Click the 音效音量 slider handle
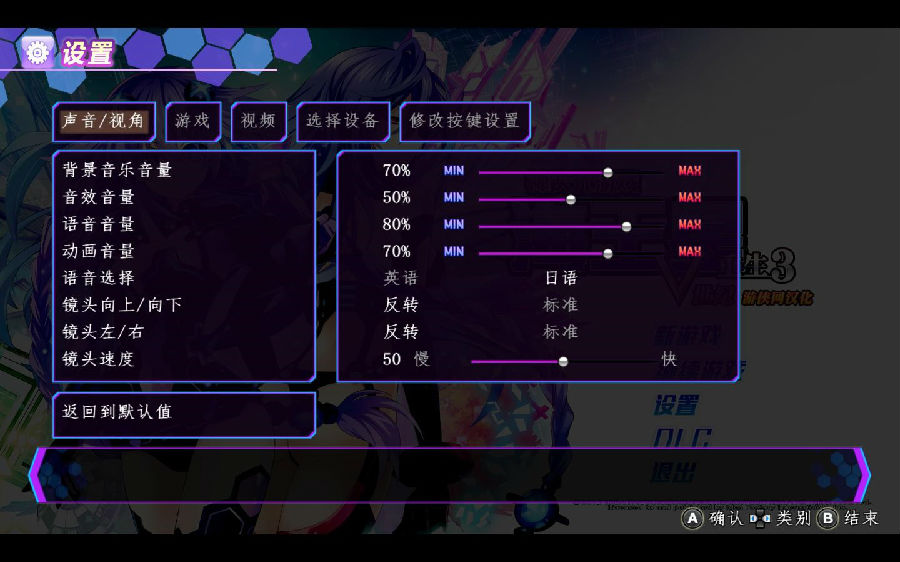The width and height of the screenshot is (900, 562). [x=571, y=198]
